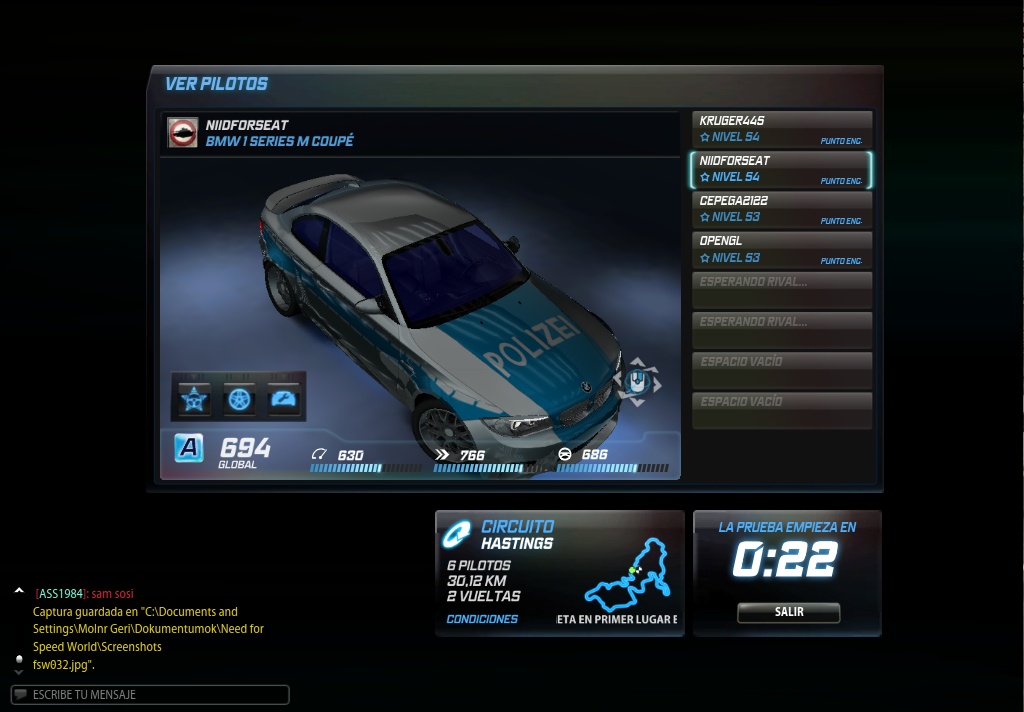Click the class A rating badge
Screen dimensions: 1024x712
189,448
